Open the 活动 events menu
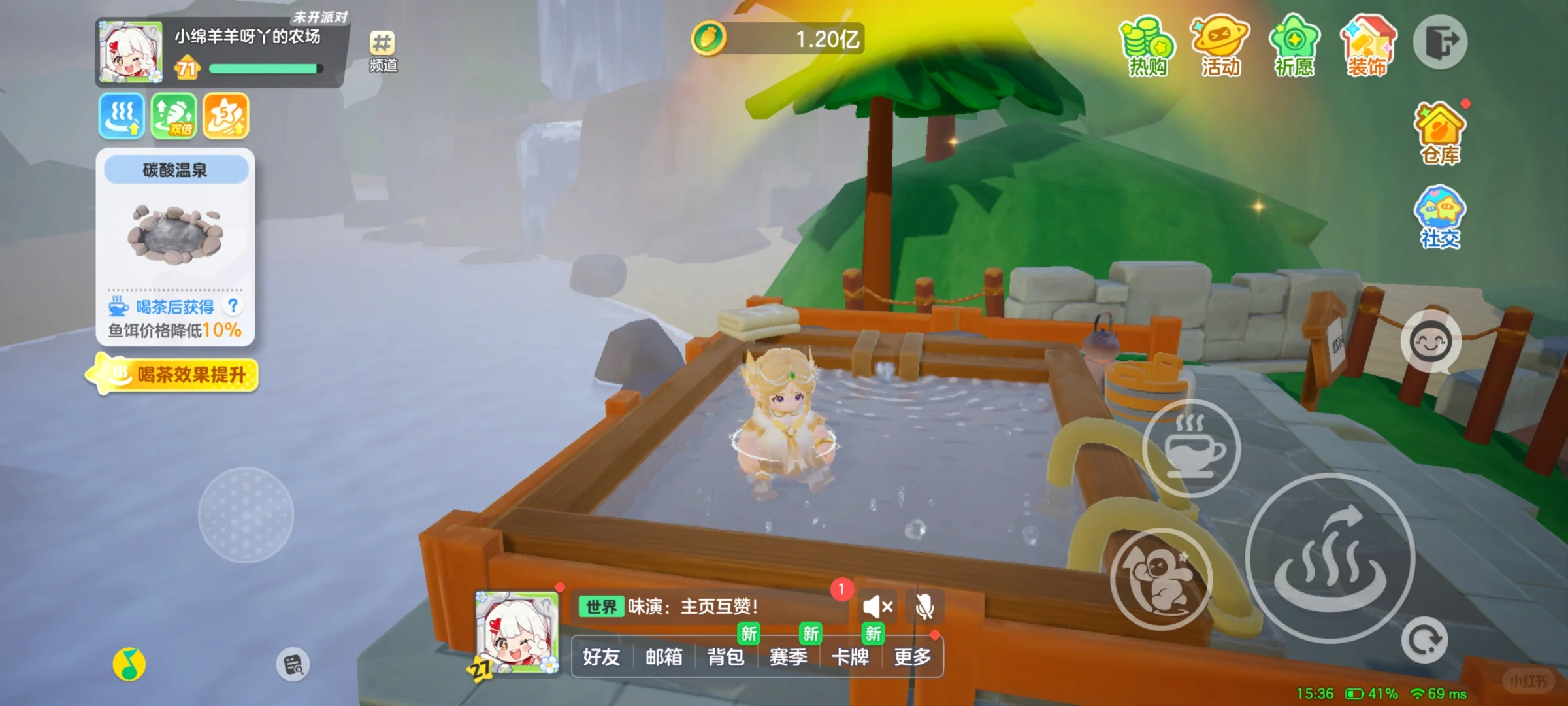This screenshot has height=706, width=1568. point(1220,46)
